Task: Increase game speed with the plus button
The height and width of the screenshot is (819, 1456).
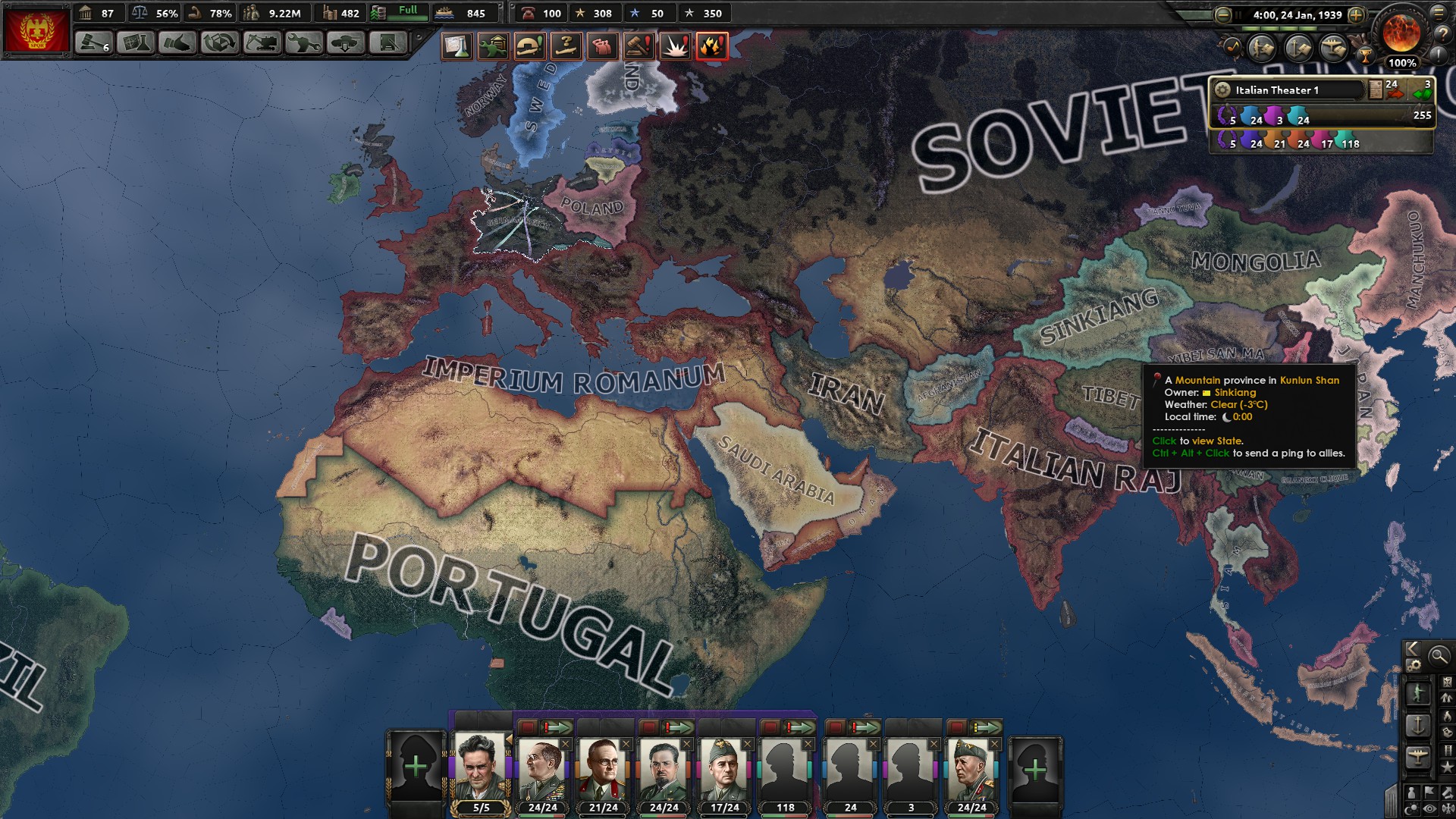Action: (1357, 14)
